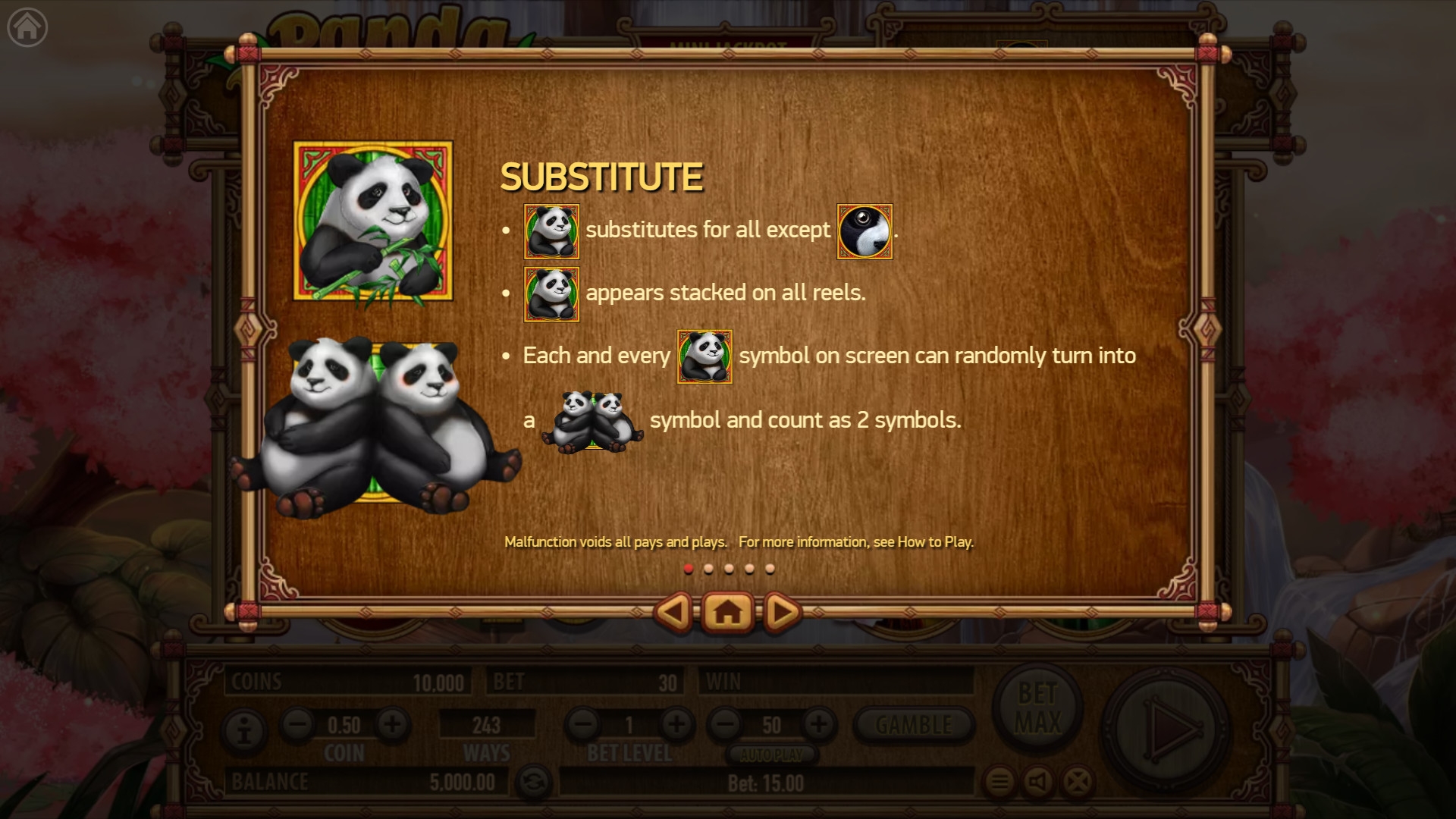
Task: Increase the autoplay spin count
Action: tap(818, 724)
